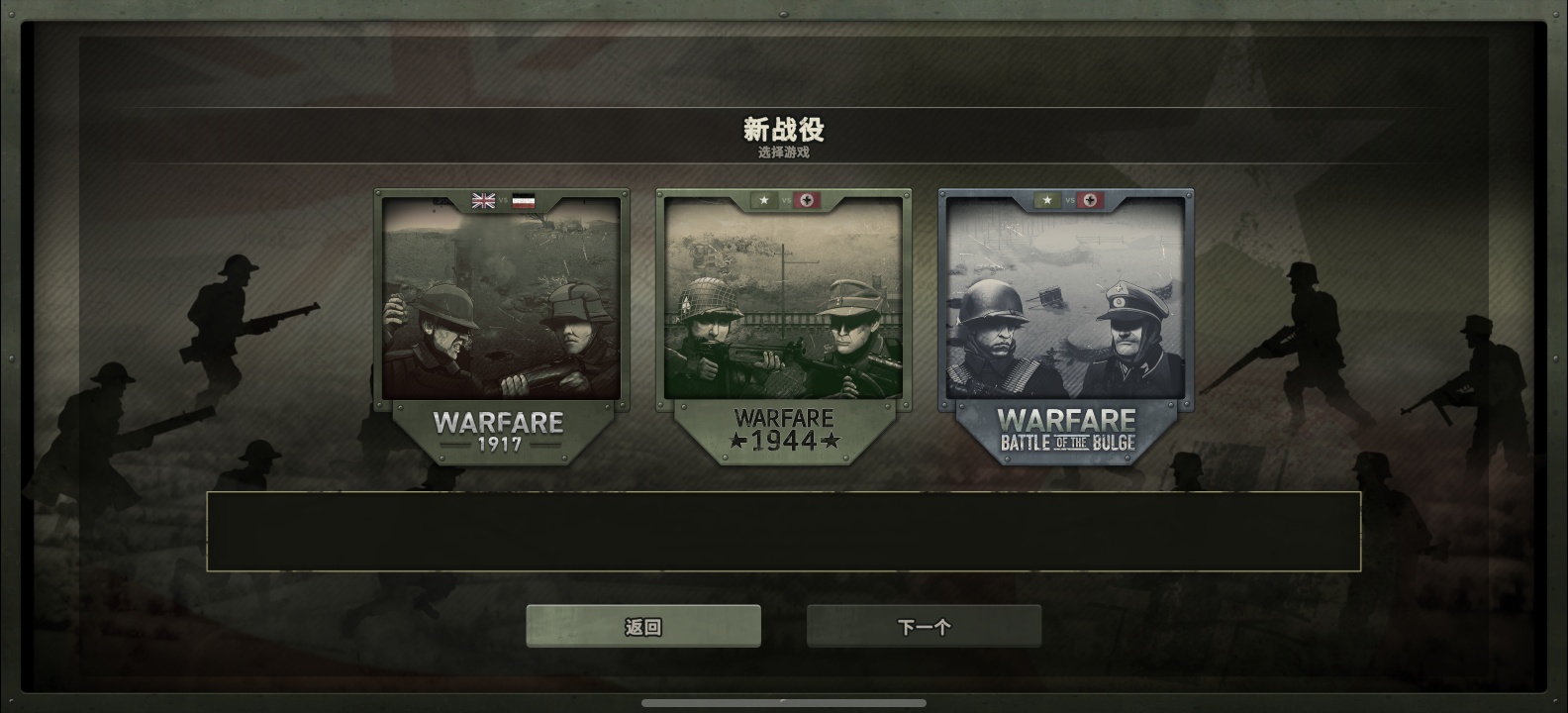Click the Allied white star icon on Warfare 1944
The image size is (1568, 713).
pos(764,201)
